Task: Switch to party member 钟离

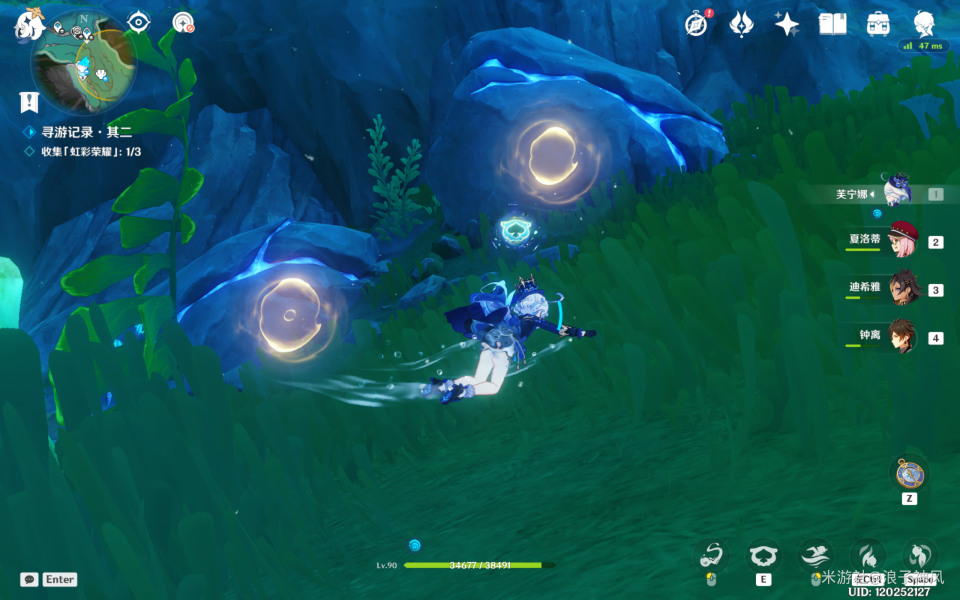Action: [x=902, y=335]
